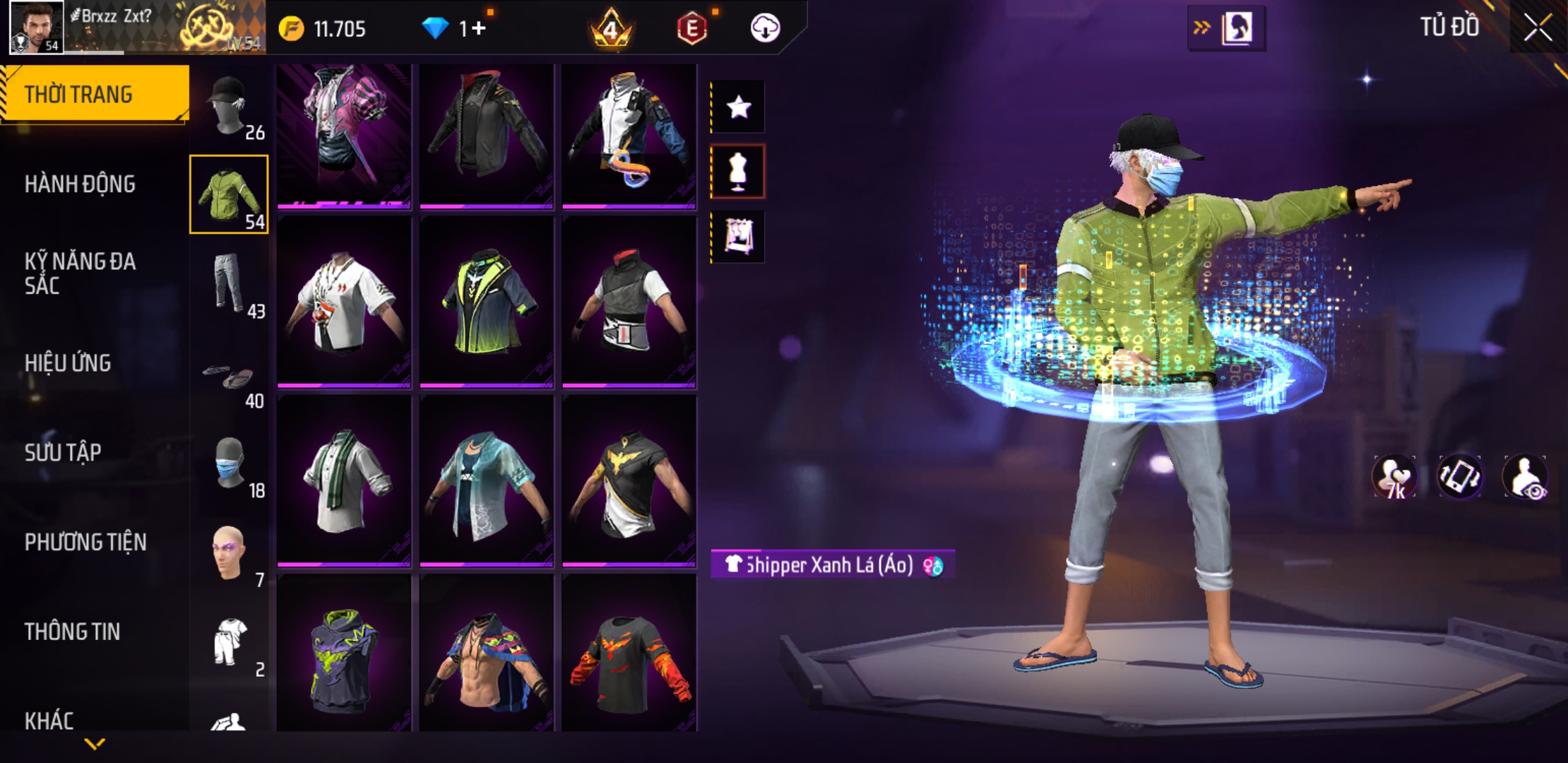Open the black cap headwear subcategory
The image size is (1568, 763).
click(230, 106)
